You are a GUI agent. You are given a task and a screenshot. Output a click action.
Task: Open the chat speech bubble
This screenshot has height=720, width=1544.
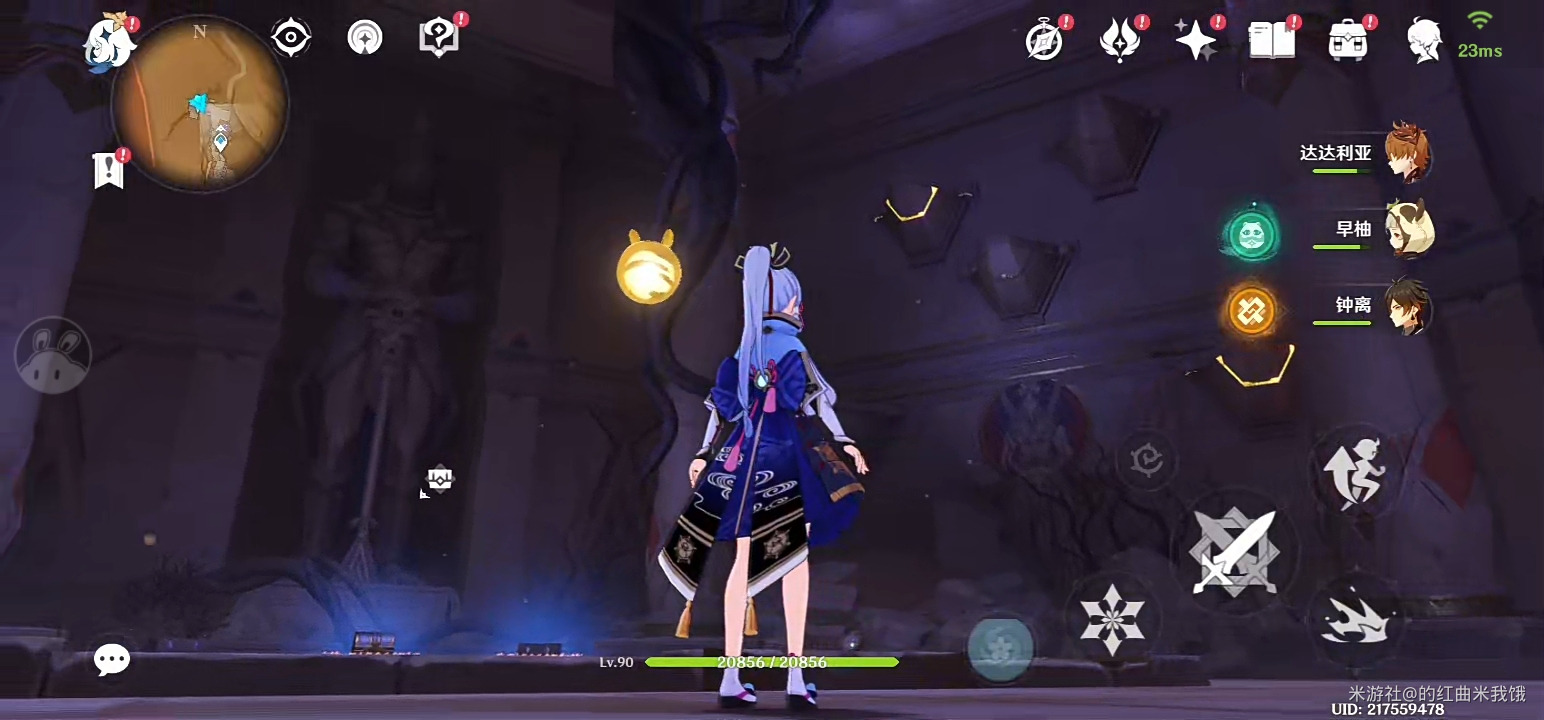click(x=112, y=659)
